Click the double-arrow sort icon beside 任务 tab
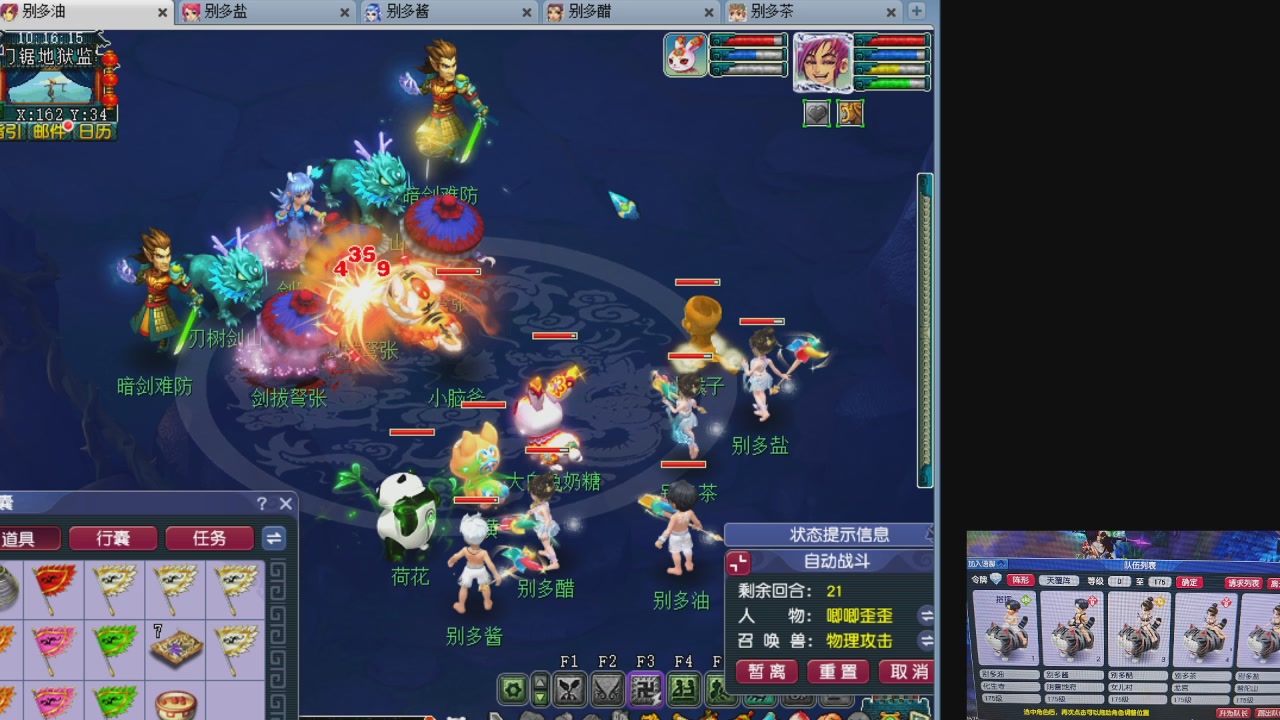The image size is (1280, 720). coord(273,538)
